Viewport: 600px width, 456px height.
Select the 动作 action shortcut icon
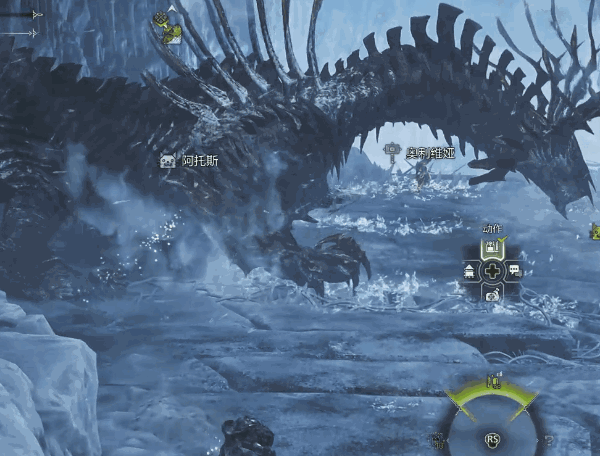(x=492, y=247)
